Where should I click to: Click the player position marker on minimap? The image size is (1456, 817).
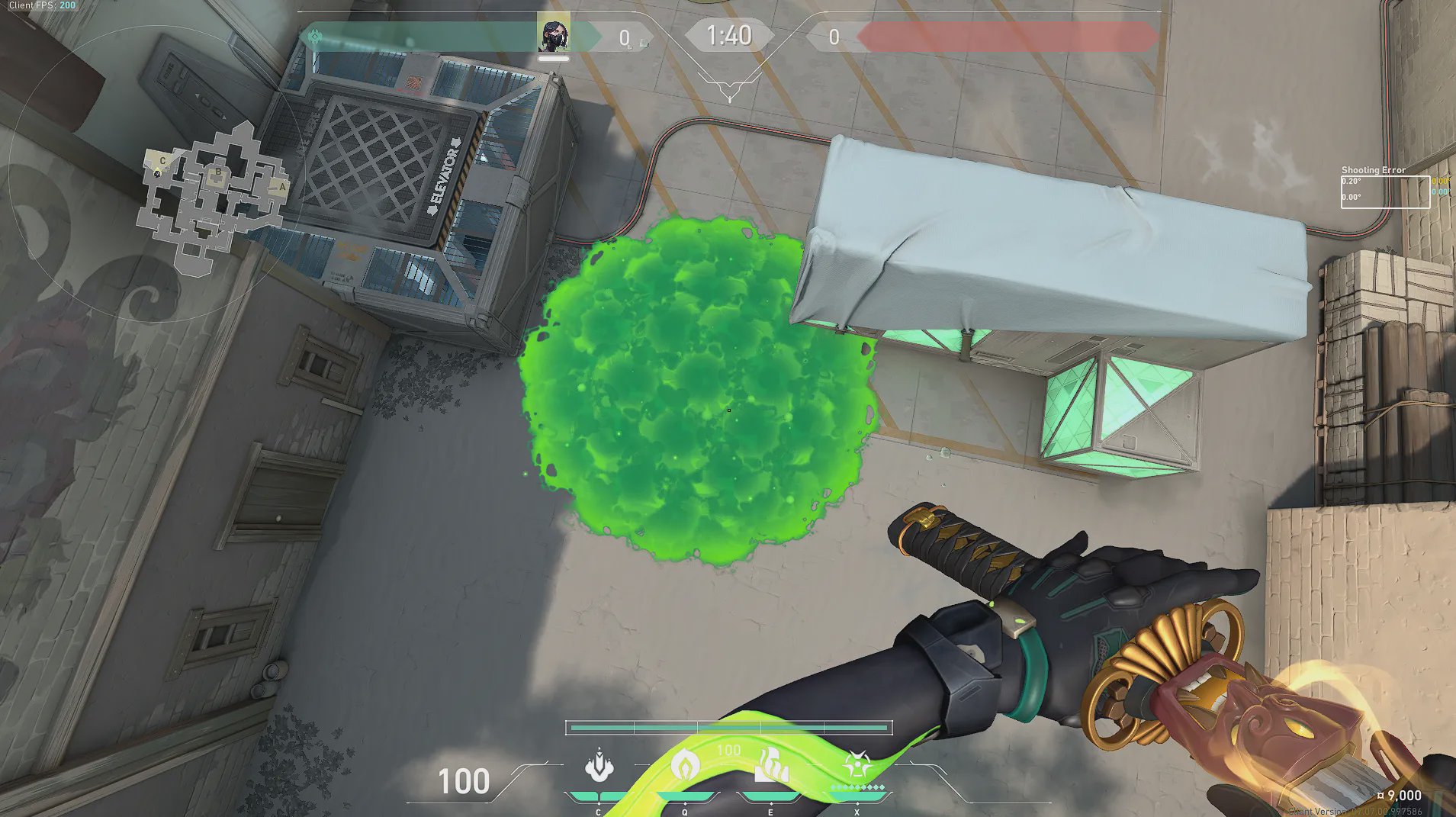158,174
